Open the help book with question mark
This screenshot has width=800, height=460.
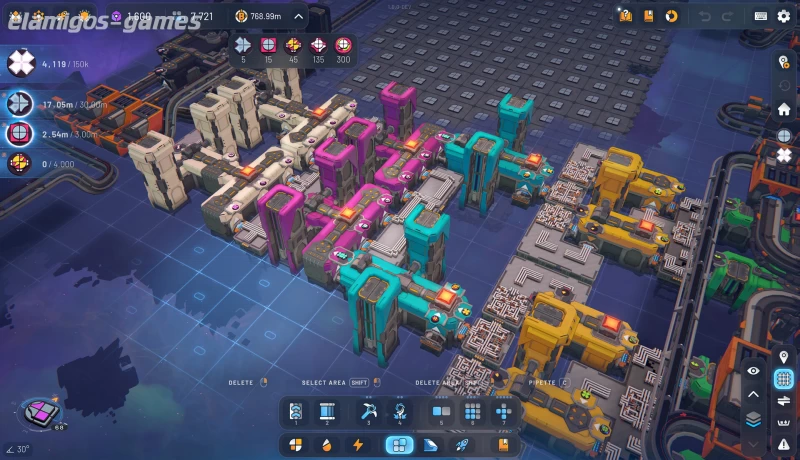click(626, 16)
